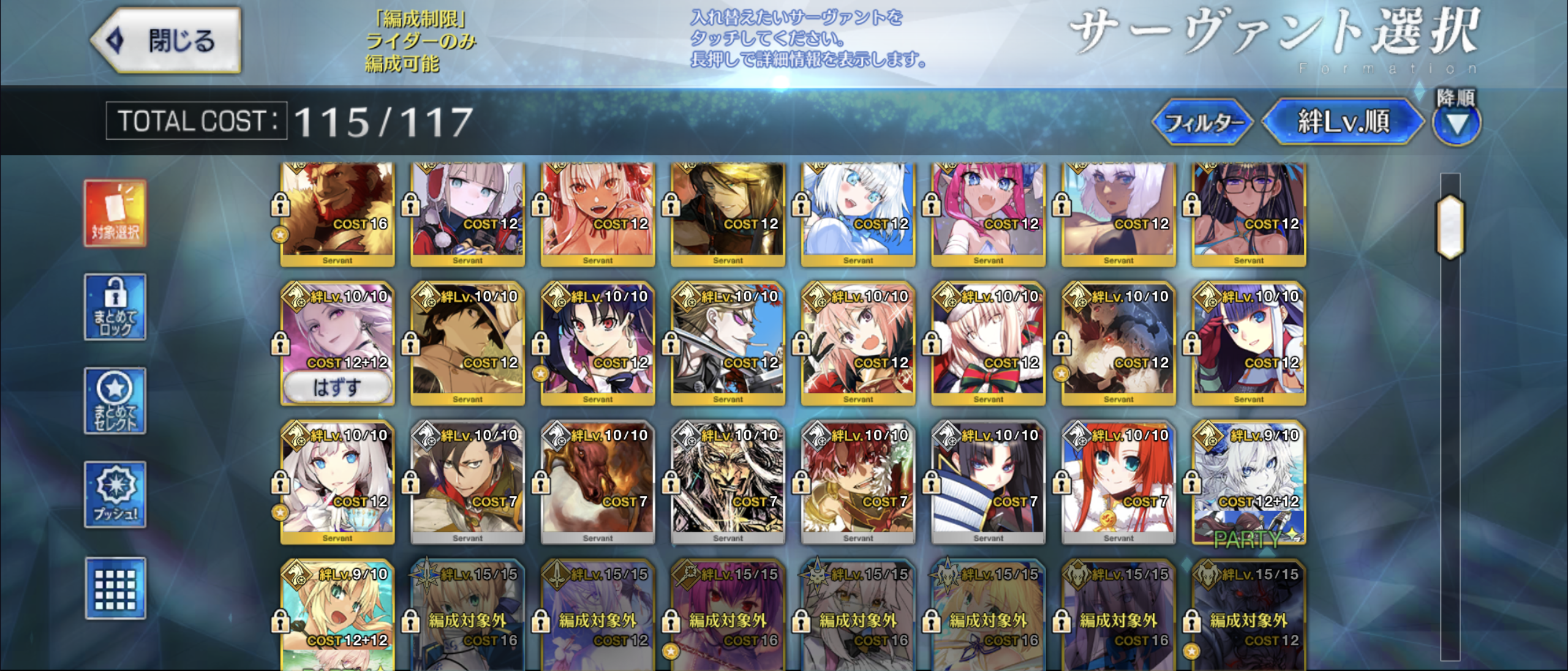Toggle the 降順 descending order arrow
This screenshot has width=1568, height=671.
tap(1457, 124)
